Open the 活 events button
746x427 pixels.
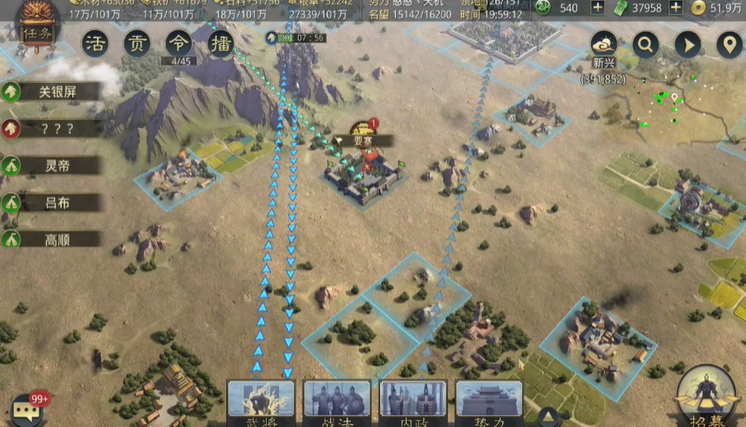coord(96,44)
